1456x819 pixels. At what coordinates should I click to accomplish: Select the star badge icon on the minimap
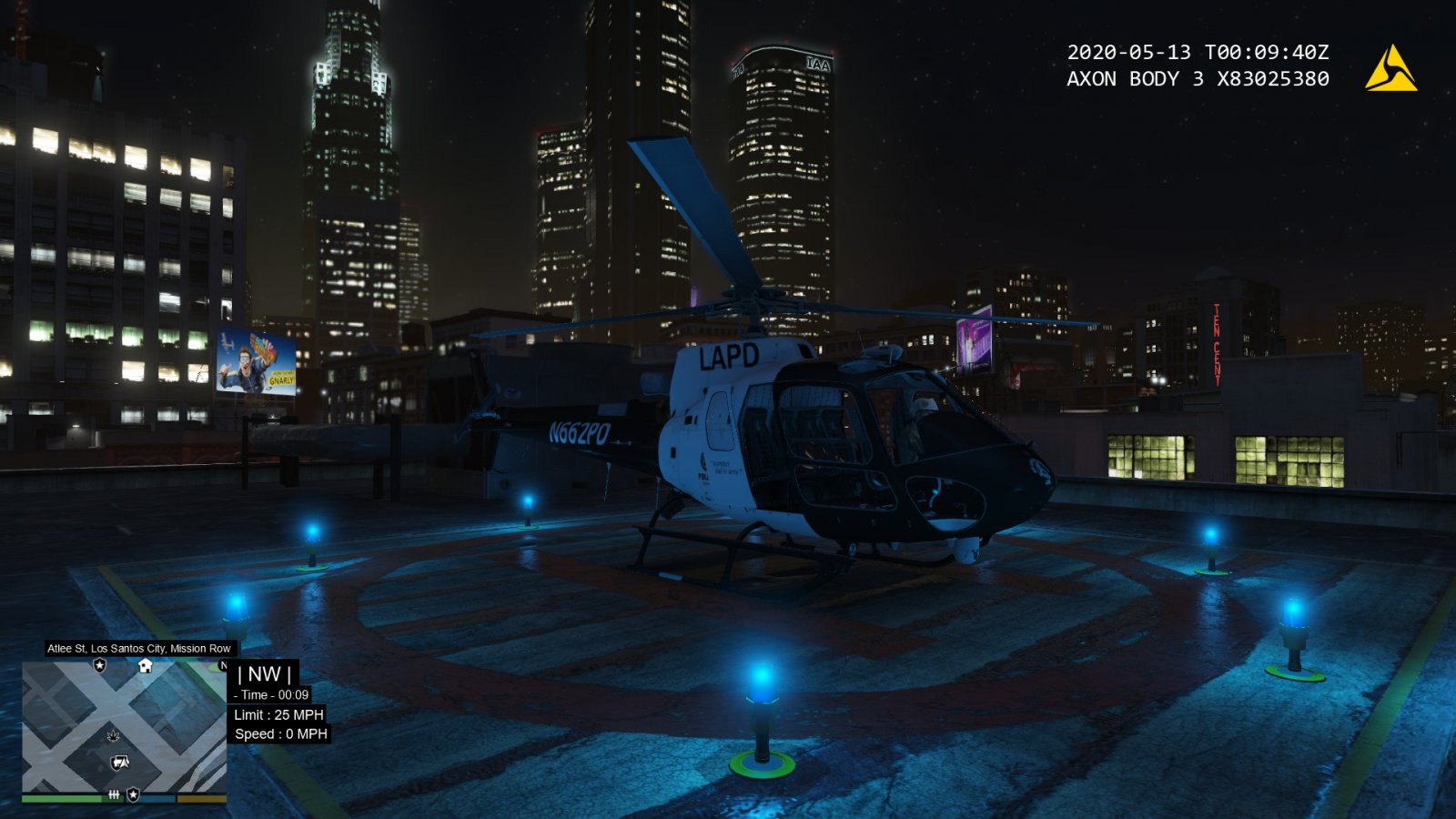99,665
